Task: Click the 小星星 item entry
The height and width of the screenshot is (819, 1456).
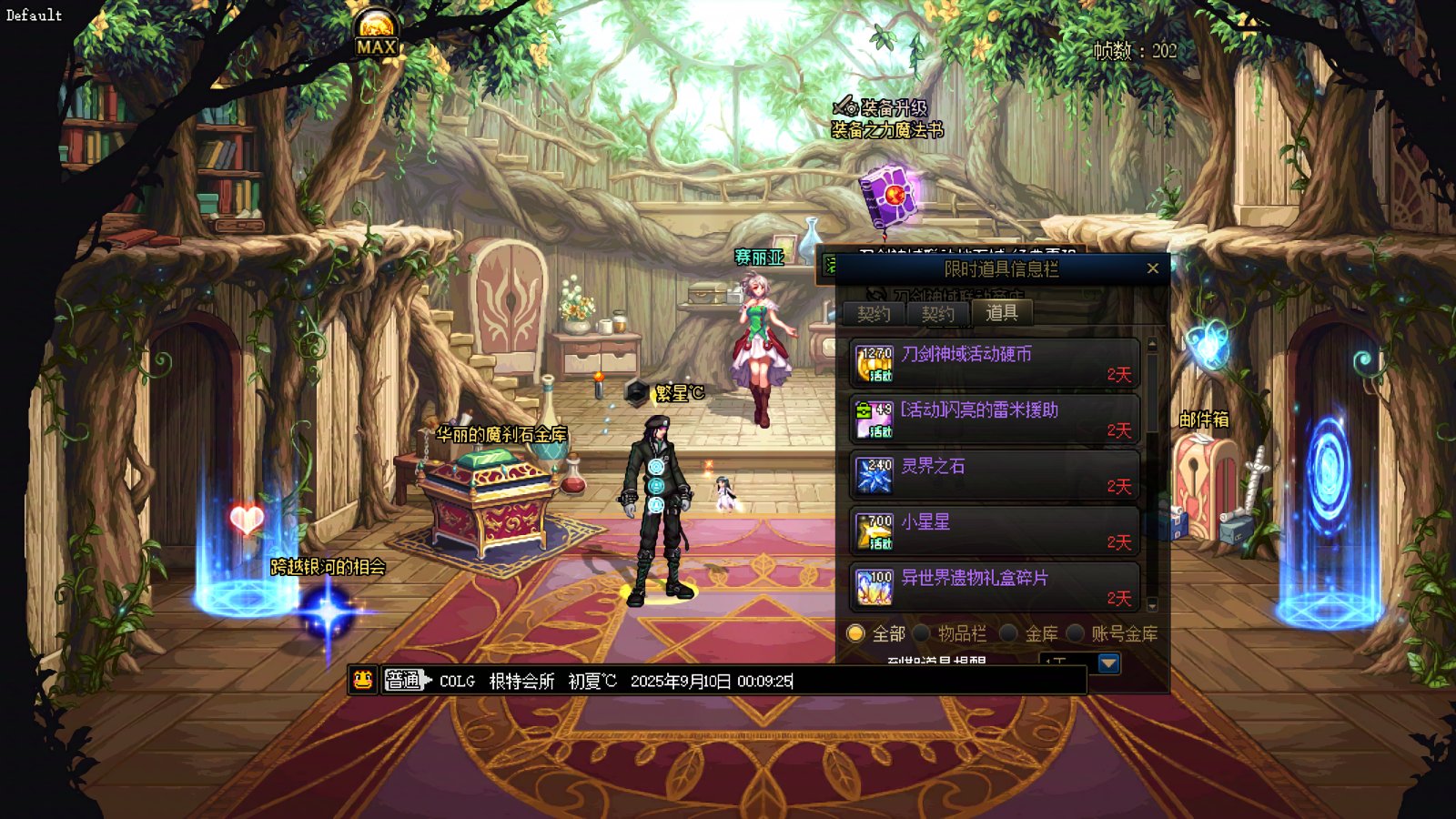Action: (994, 531)
